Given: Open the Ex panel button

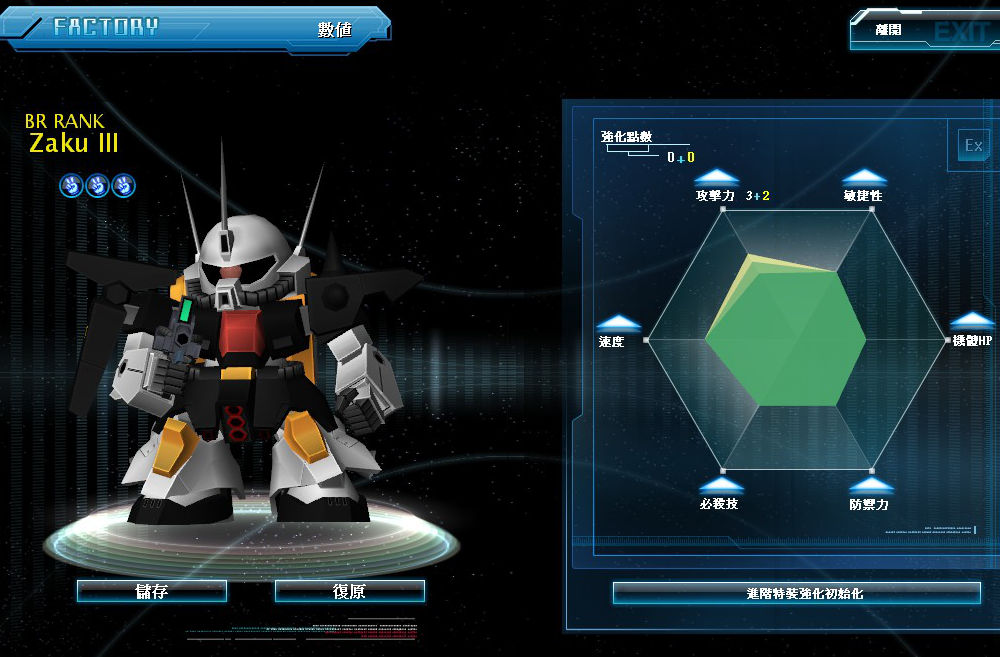Looking at the screenshot, I should coord(973,146).
